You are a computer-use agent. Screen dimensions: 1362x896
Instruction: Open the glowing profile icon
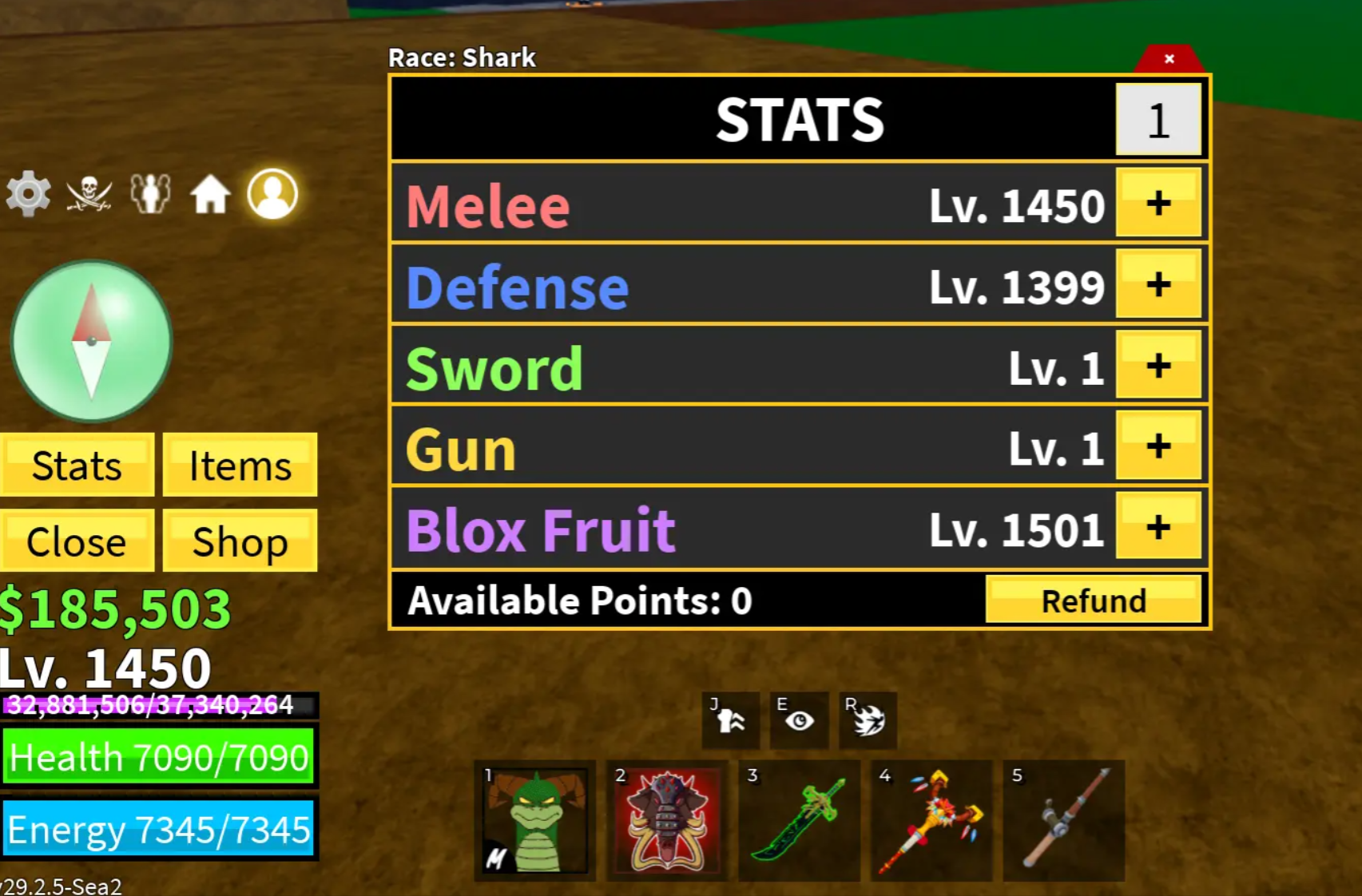click(272, 193)
